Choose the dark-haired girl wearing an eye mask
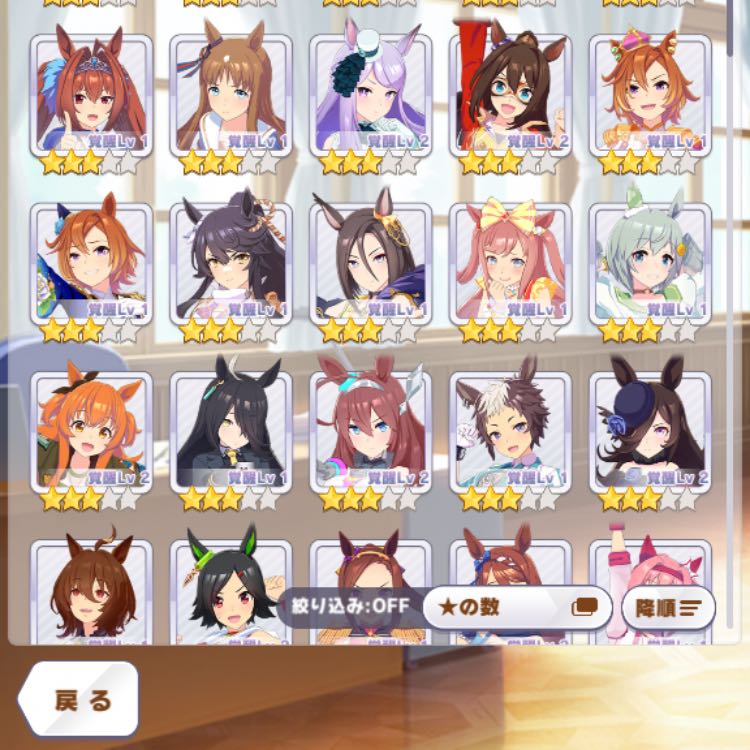This screenshot has width=750, height=750. pyautogui.click(x=511, y=95)
